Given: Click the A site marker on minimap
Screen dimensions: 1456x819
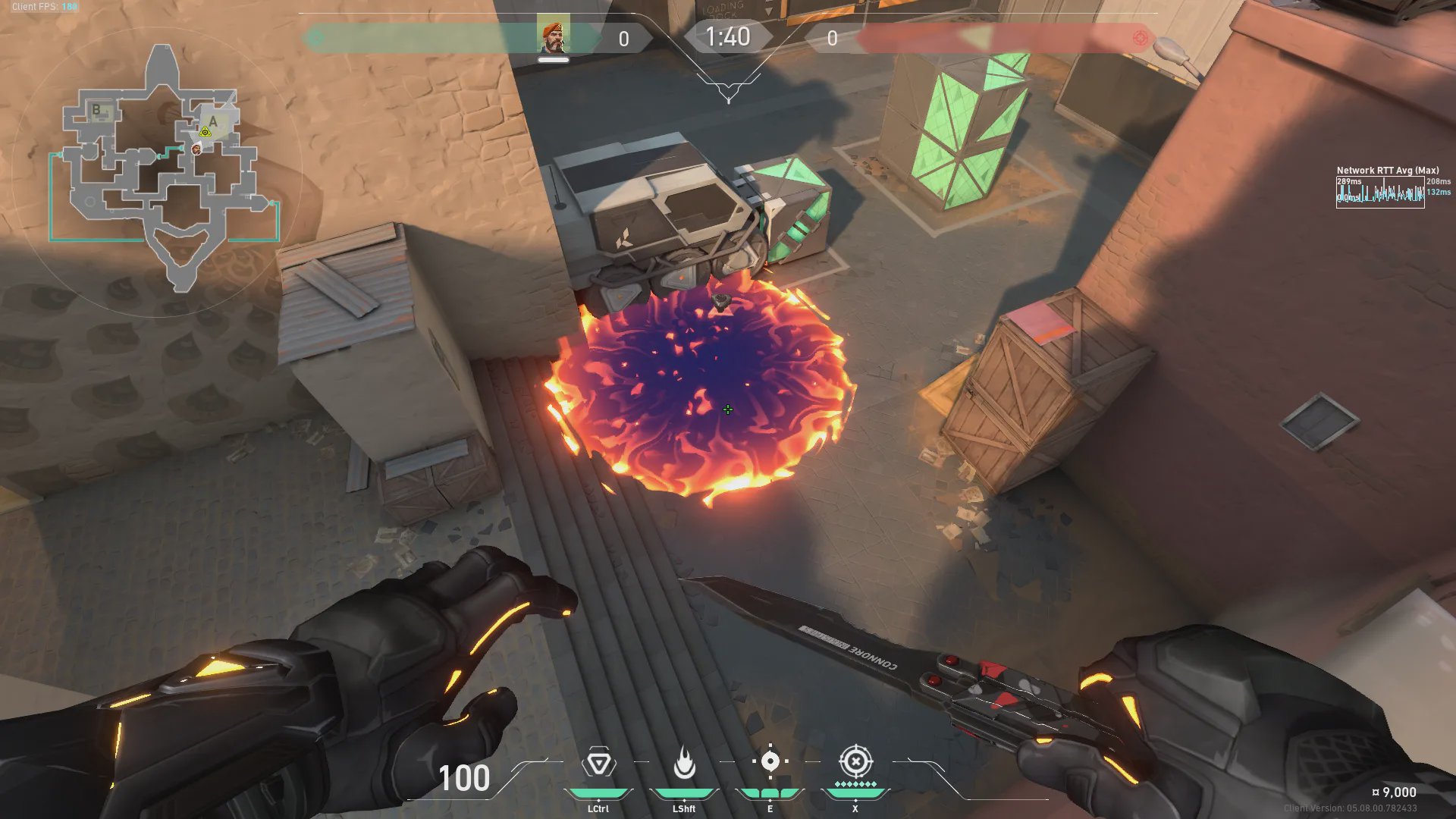Looking at the screenshot, I should click(x=214, y=121).
